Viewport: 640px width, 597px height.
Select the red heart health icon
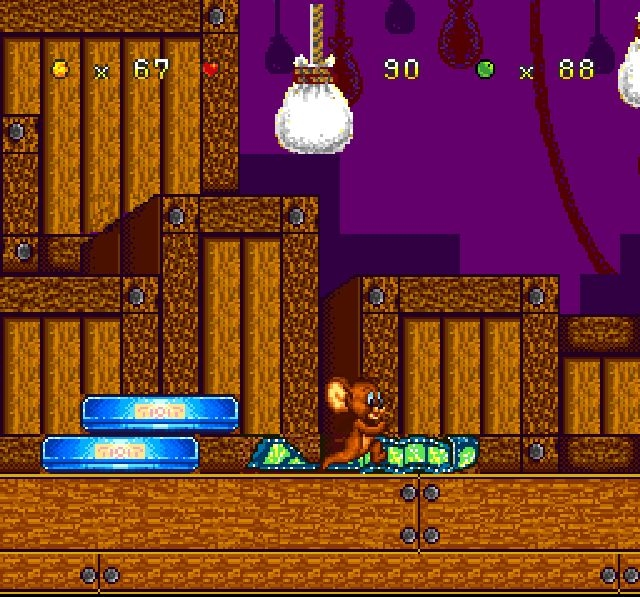point(210,69)
